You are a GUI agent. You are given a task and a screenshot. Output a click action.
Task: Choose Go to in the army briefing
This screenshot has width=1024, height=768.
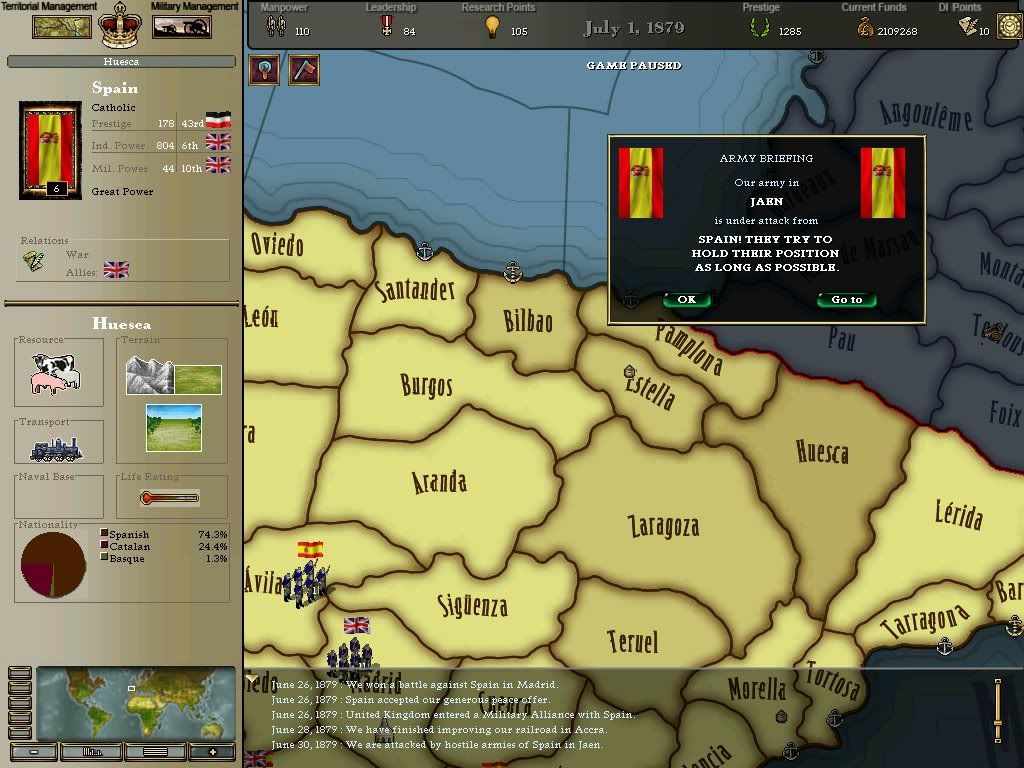846,300
